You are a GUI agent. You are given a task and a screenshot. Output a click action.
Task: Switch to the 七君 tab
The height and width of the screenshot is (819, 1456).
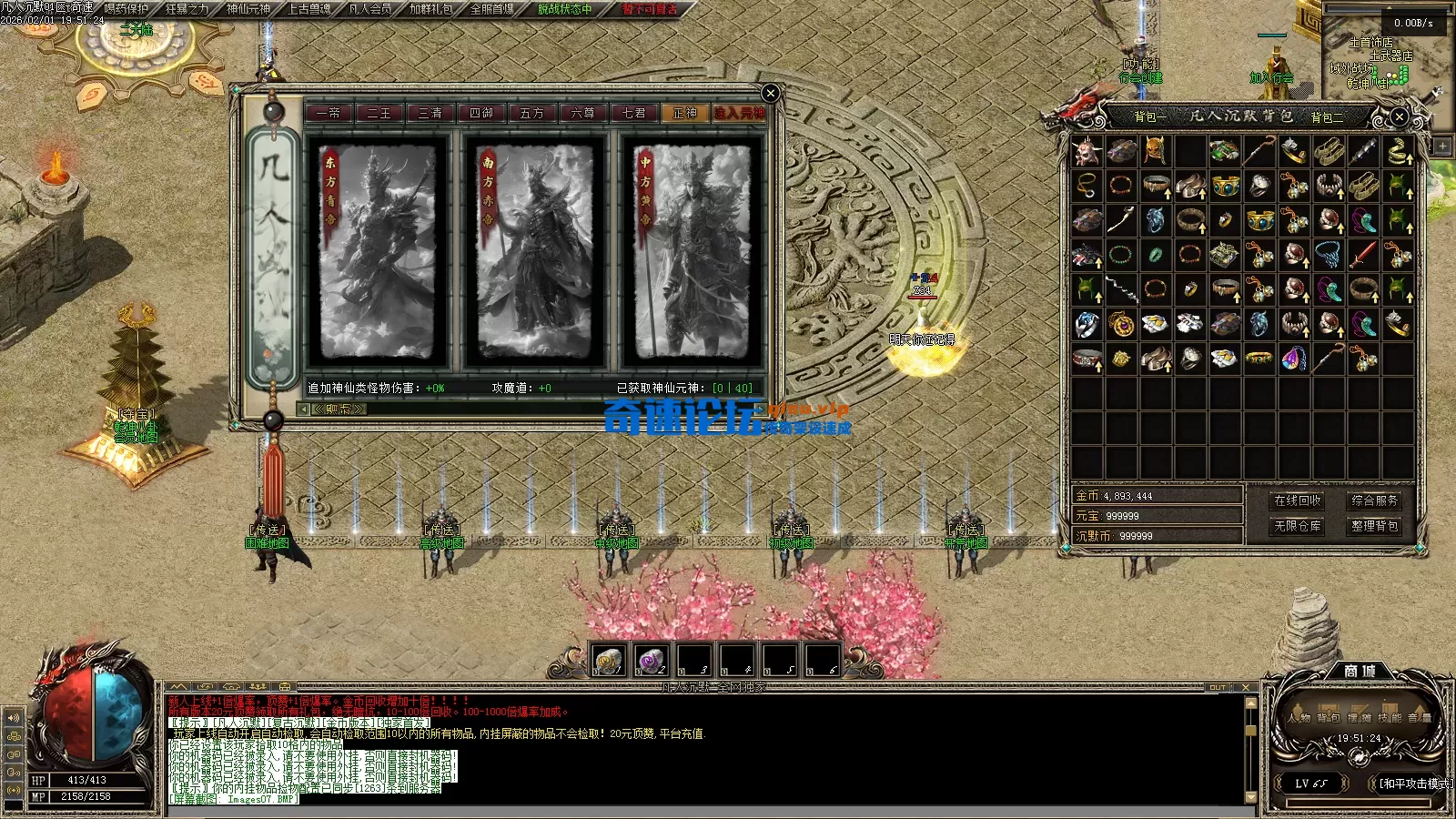tap(633, 113)
